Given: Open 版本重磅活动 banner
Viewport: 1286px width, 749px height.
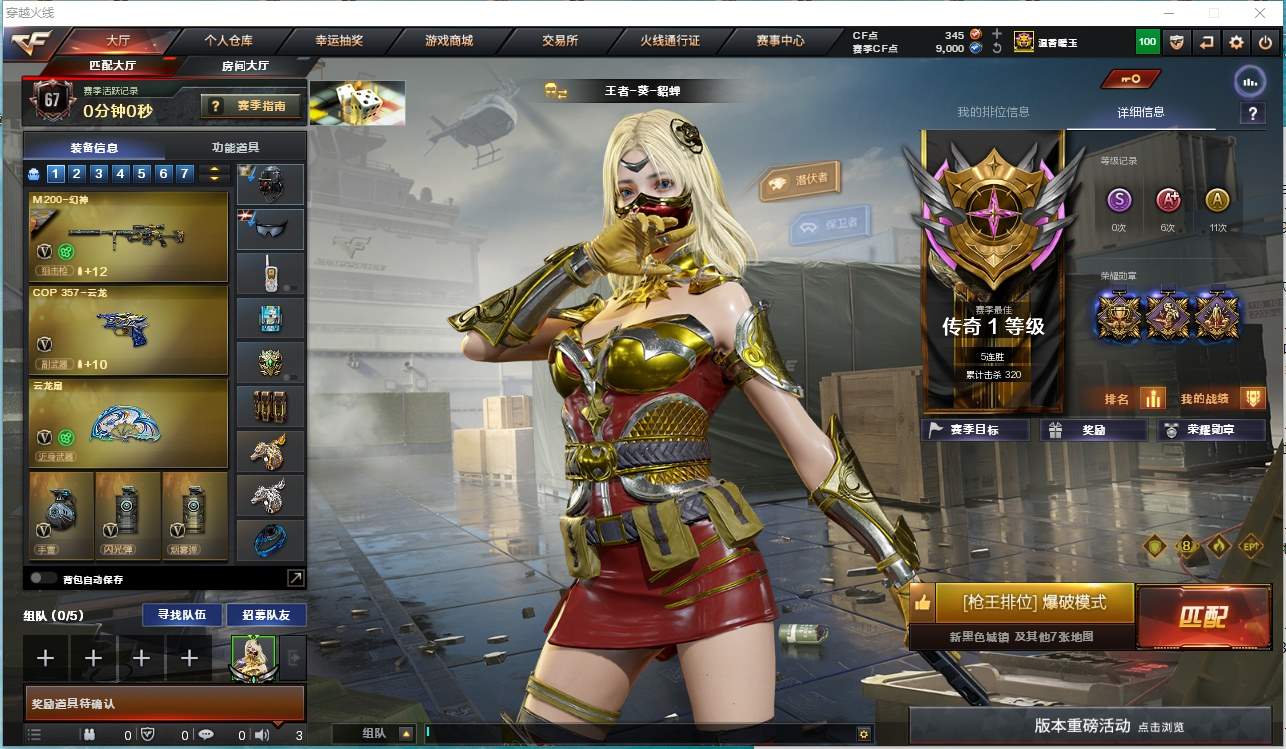Looking at the screenshot, I should tap(1096, 726).
